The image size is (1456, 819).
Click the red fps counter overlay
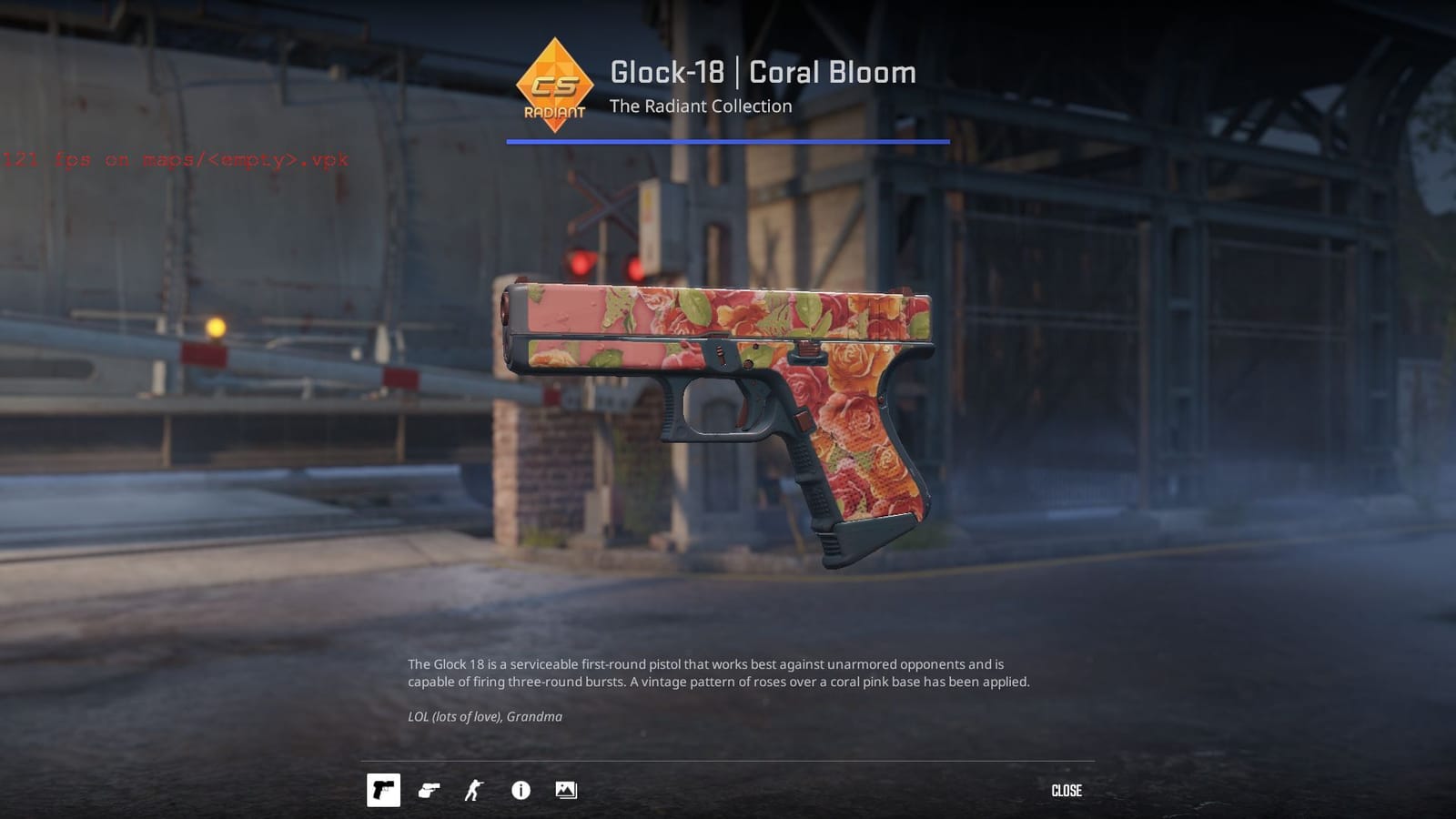click(x=175, y=160)
